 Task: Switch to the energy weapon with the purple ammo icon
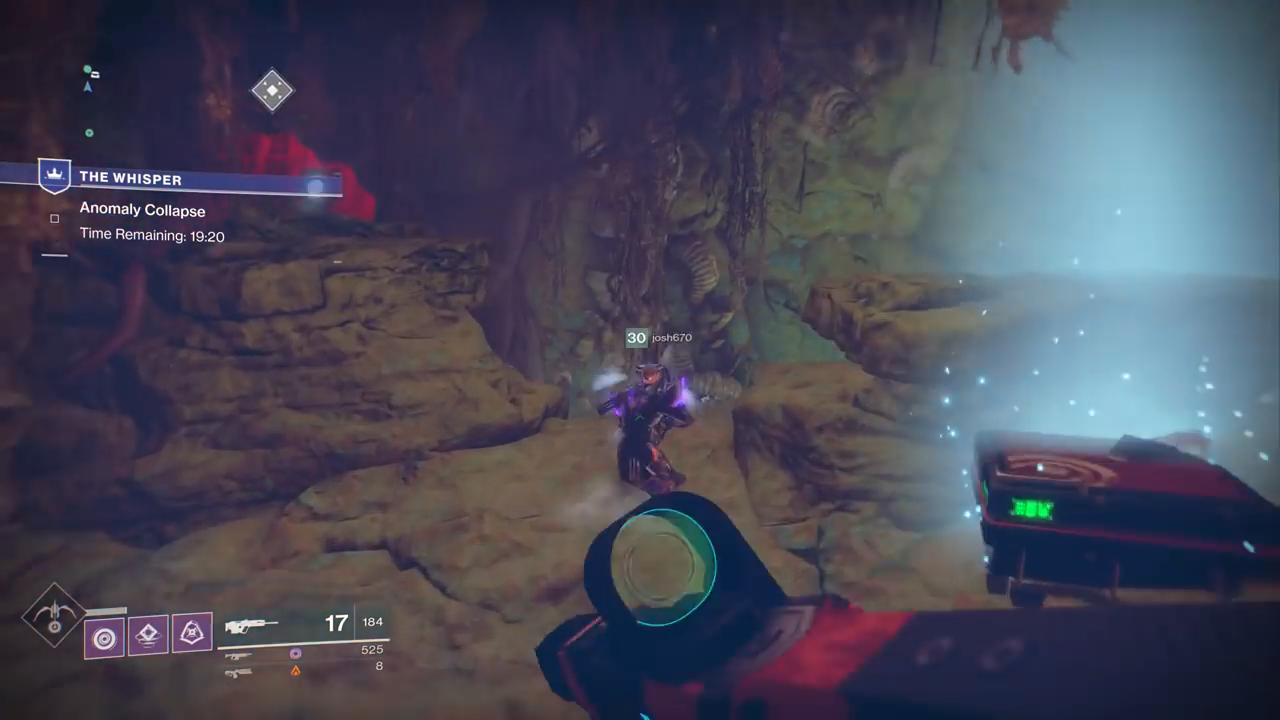240,655
